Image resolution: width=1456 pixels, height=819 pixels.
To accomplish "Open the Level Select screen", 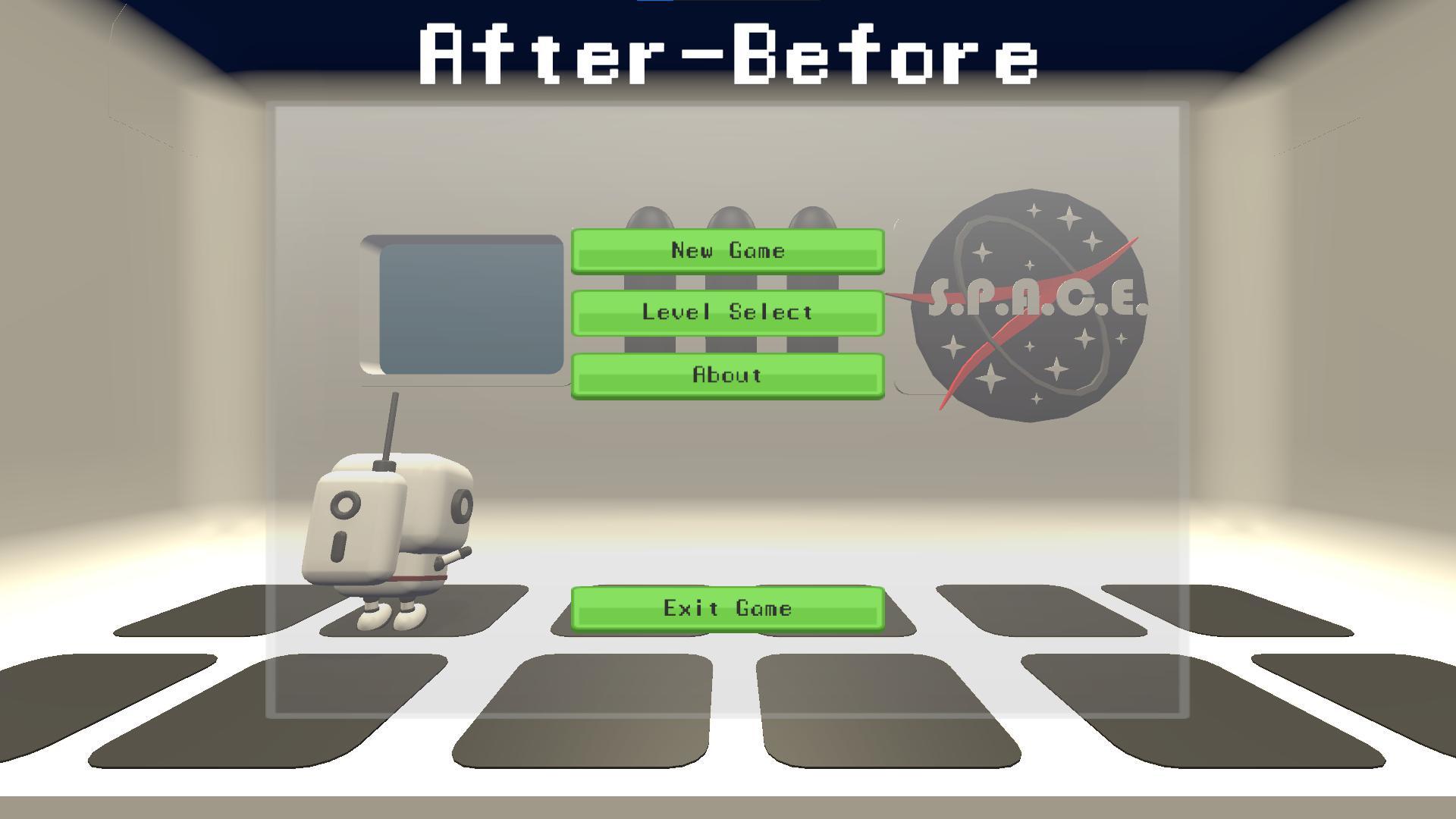I will (728, 312).
